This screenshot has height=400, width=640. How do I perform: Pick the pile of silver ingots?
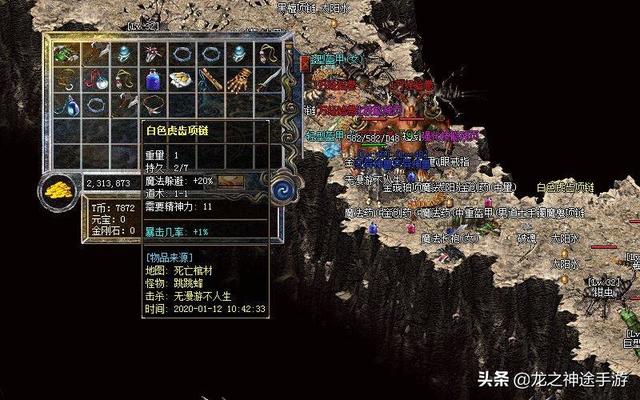[182, 79]
